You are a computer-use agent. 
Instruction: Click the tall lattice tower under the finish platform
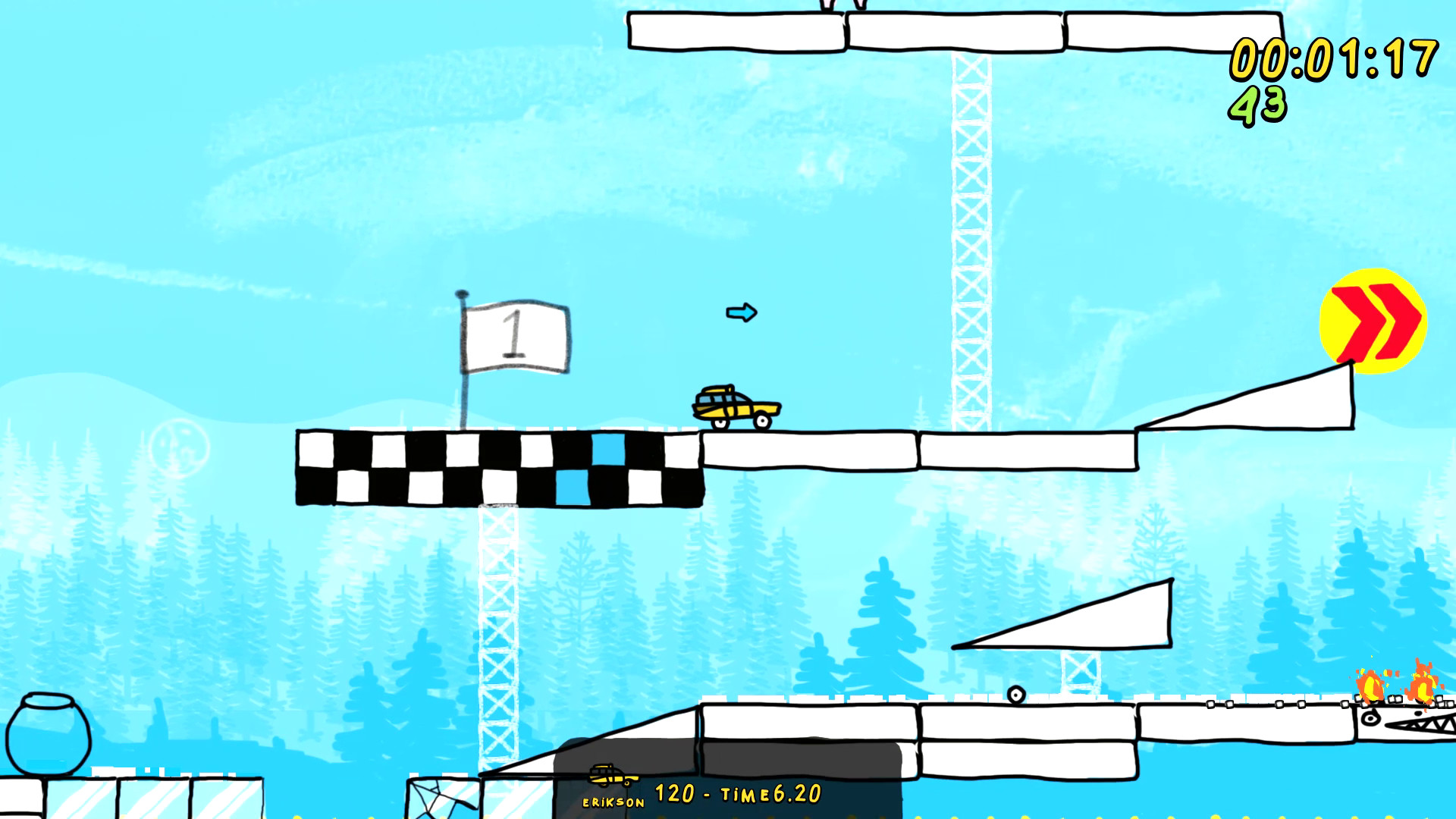coord(497,637)
